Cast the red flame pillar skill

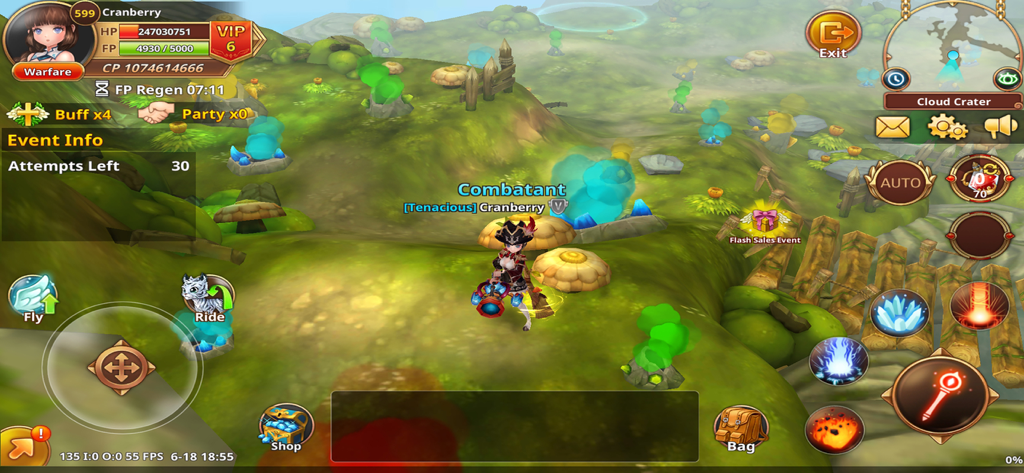coord(979,306)
